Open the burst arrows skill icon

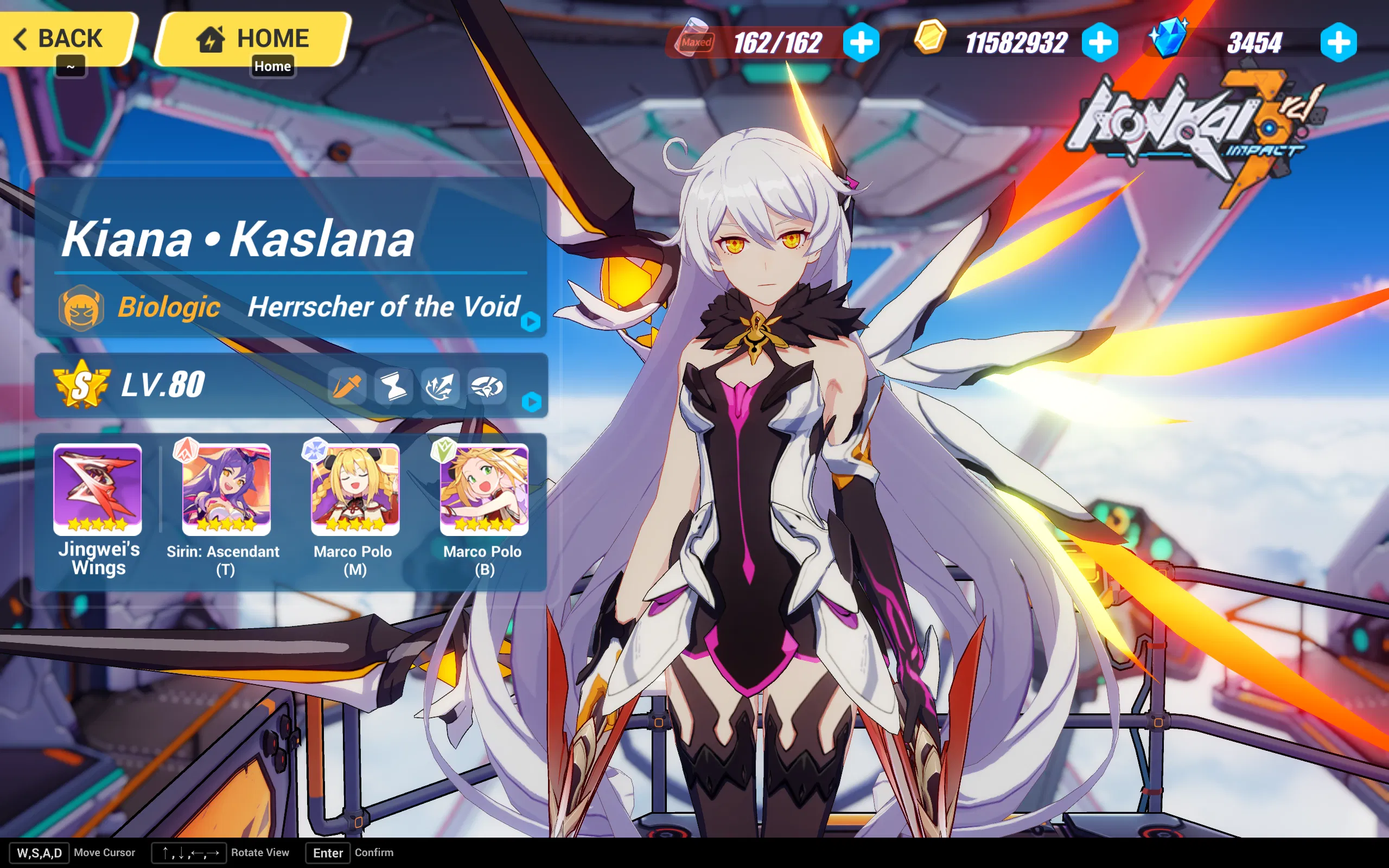[440, 387]
